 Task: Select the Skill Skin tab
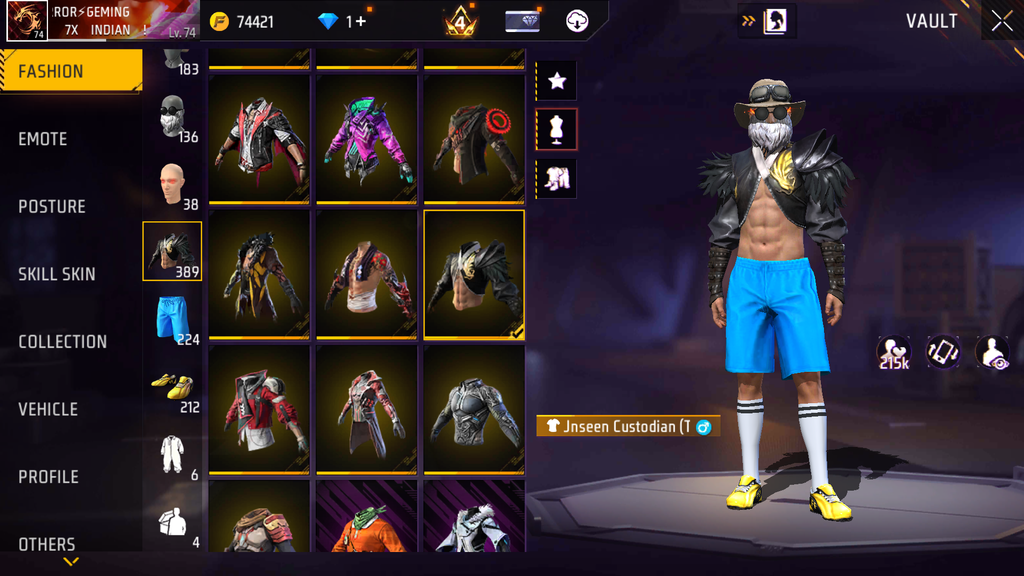point(57,274)
